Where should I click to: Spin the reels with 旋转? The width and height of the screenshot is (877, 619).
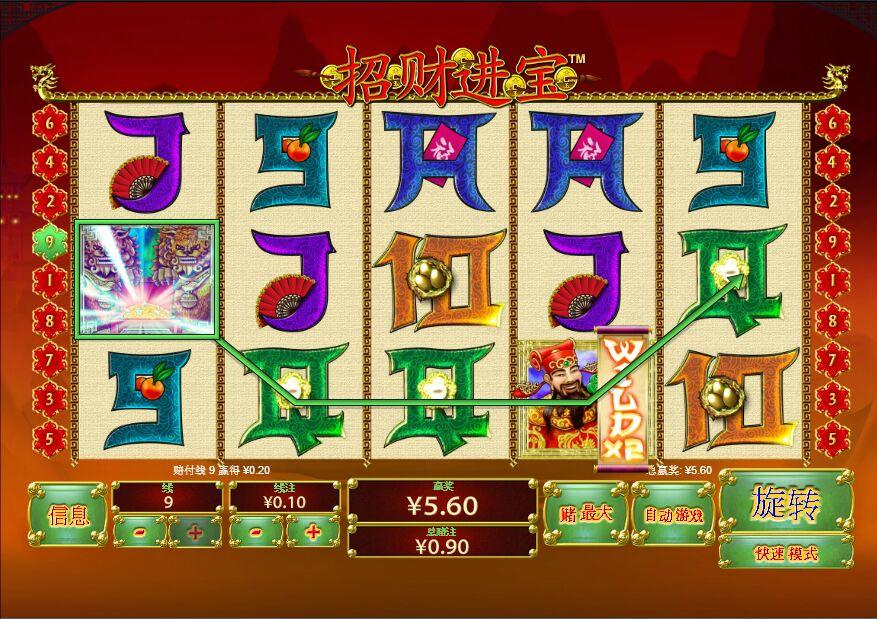pyautogui.click(x=785, y=505)
